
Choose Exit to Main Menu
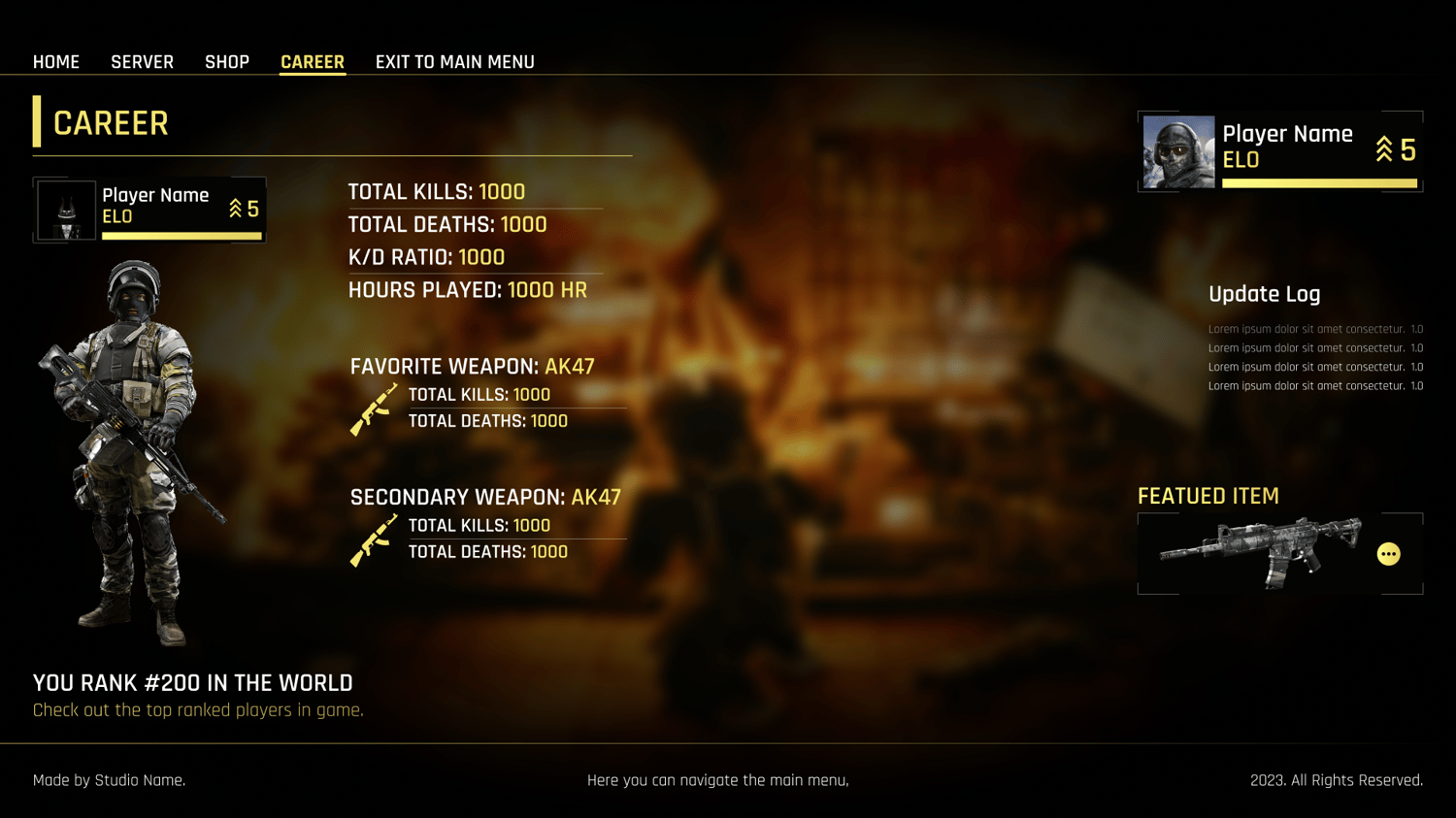(454, 62)
